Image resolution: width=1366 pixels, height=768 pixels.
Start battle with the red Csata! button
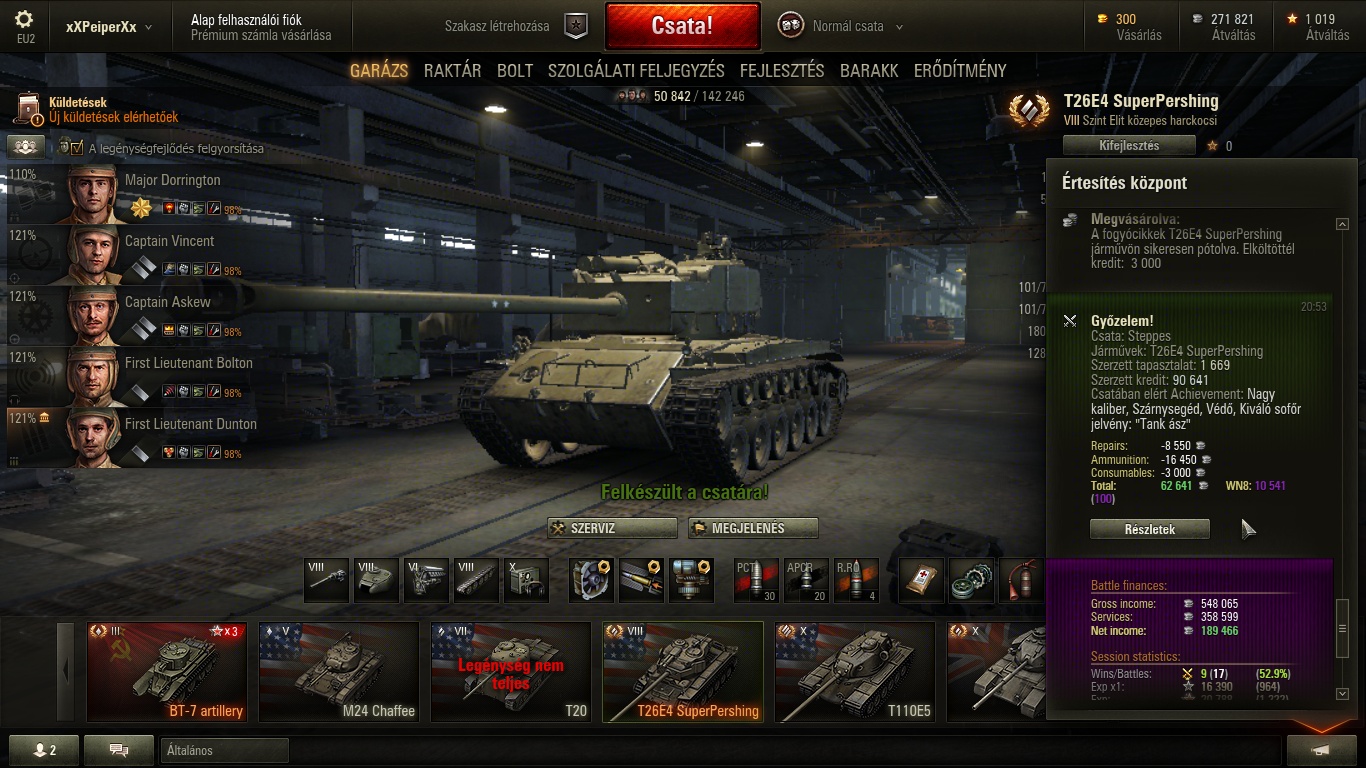(682, 26)
